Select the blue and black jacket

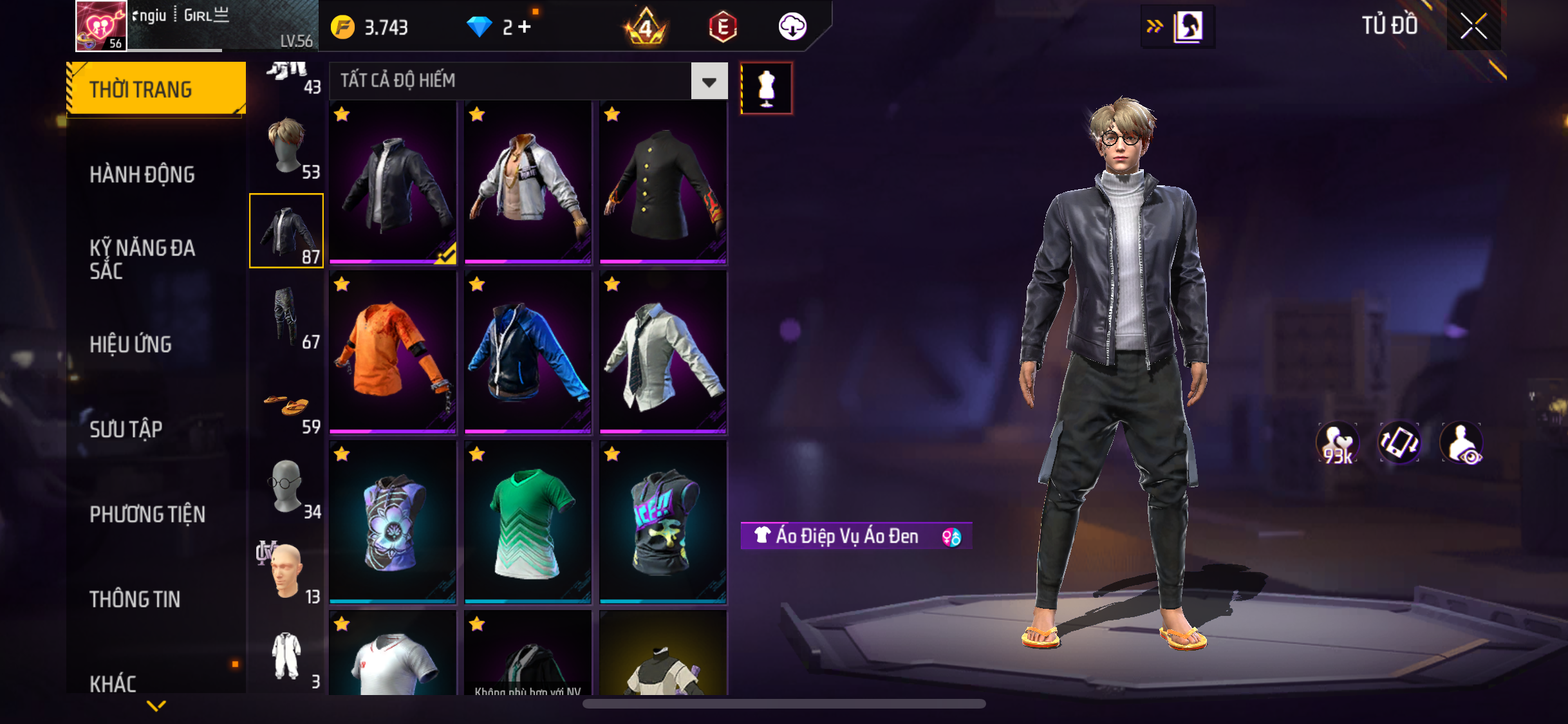point(528,351)
